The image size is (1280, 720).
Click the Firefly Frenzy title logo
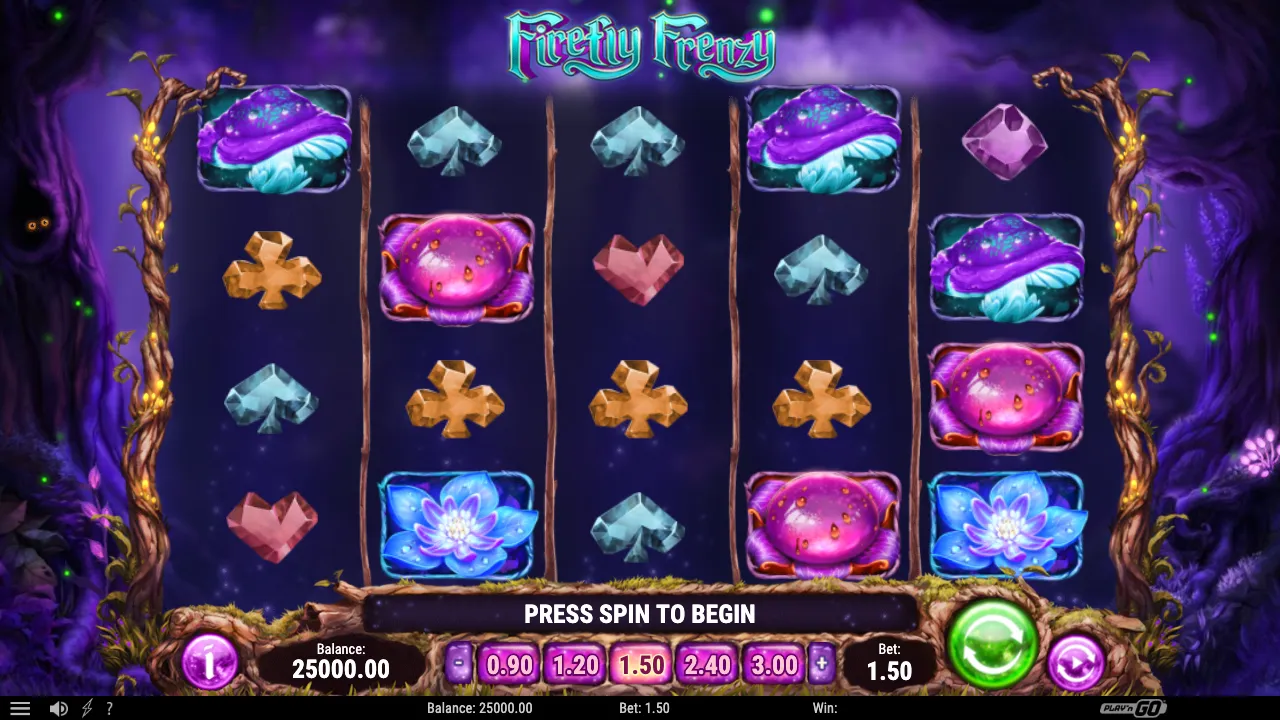point(640,45)
